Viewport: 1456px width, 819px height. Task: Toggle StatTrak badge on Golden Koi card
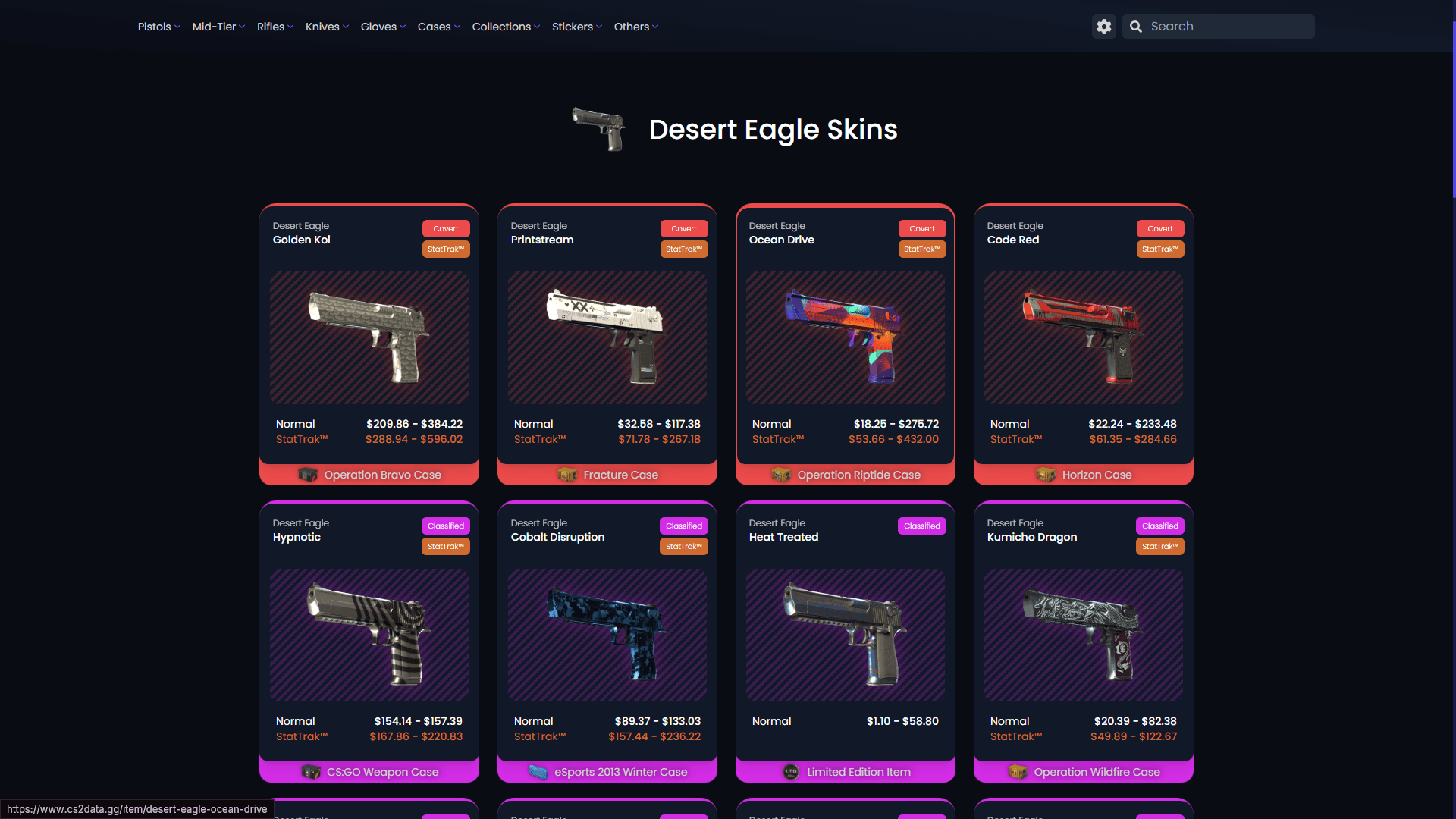click(446, 249)
